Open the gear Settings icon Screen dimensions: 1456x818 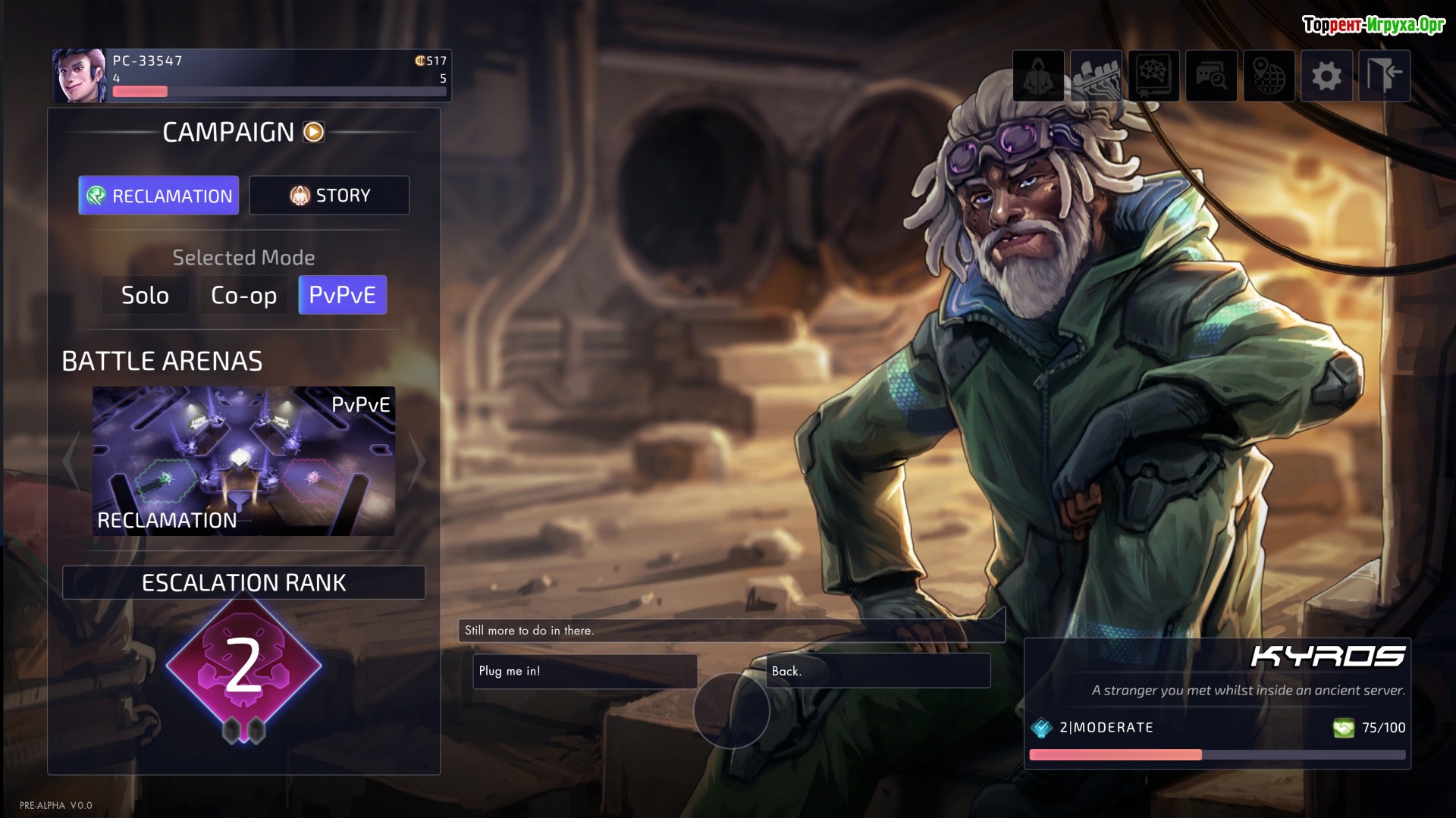(x=1326, y=76)
